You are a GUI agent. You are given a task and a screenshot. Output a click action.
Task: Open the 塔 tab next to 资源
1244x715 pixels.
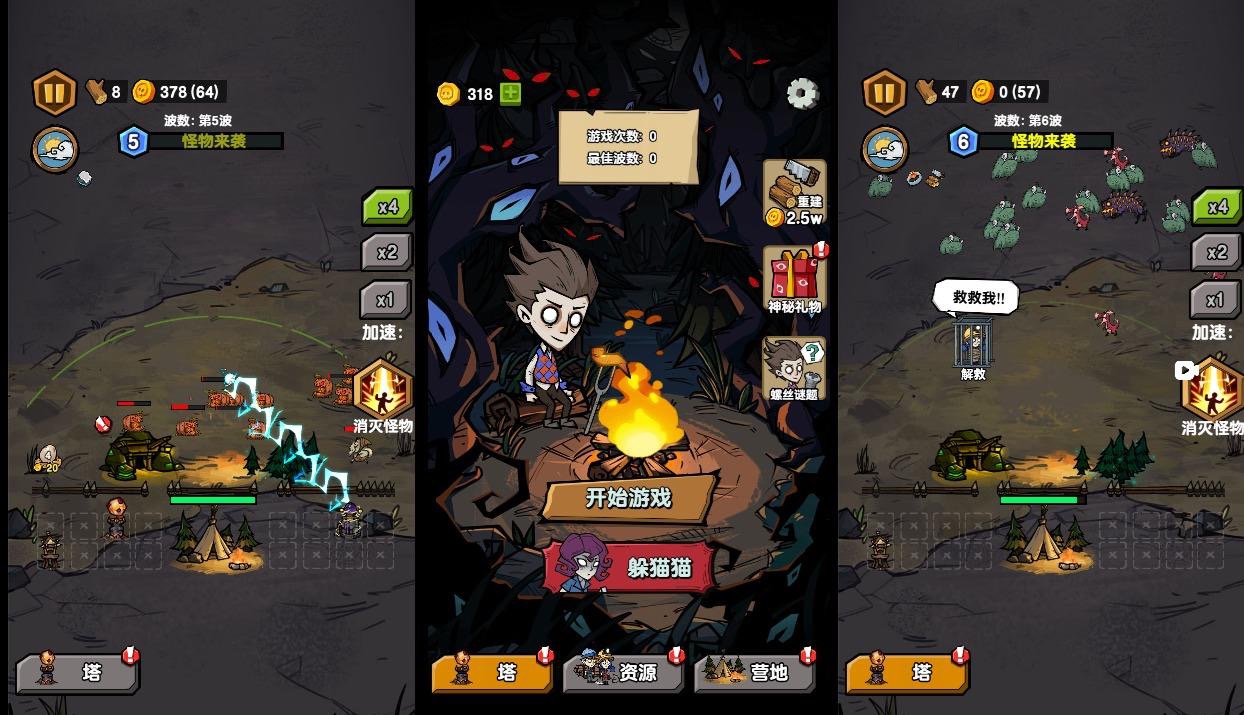492,672
